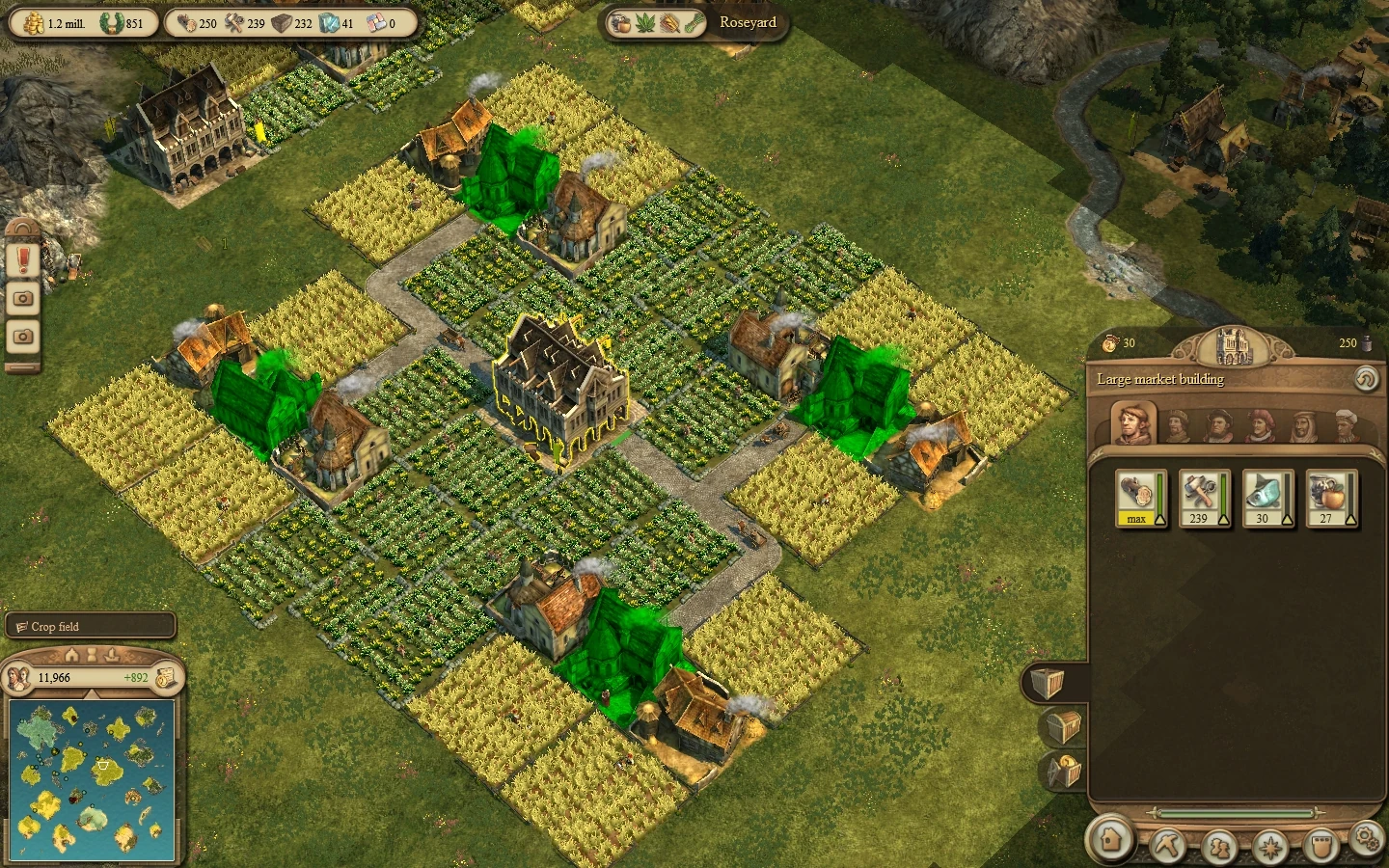Open the crate with coin side tab
This screenshot has width=1389, height=868.
point(1062,771)
